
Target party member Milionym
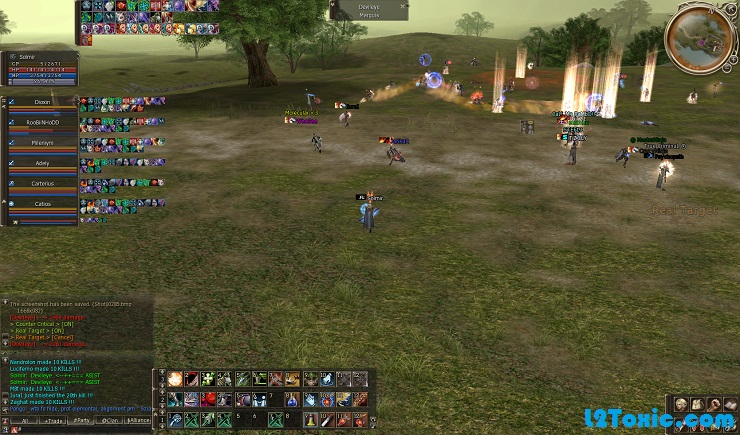(x=42, y=143)
